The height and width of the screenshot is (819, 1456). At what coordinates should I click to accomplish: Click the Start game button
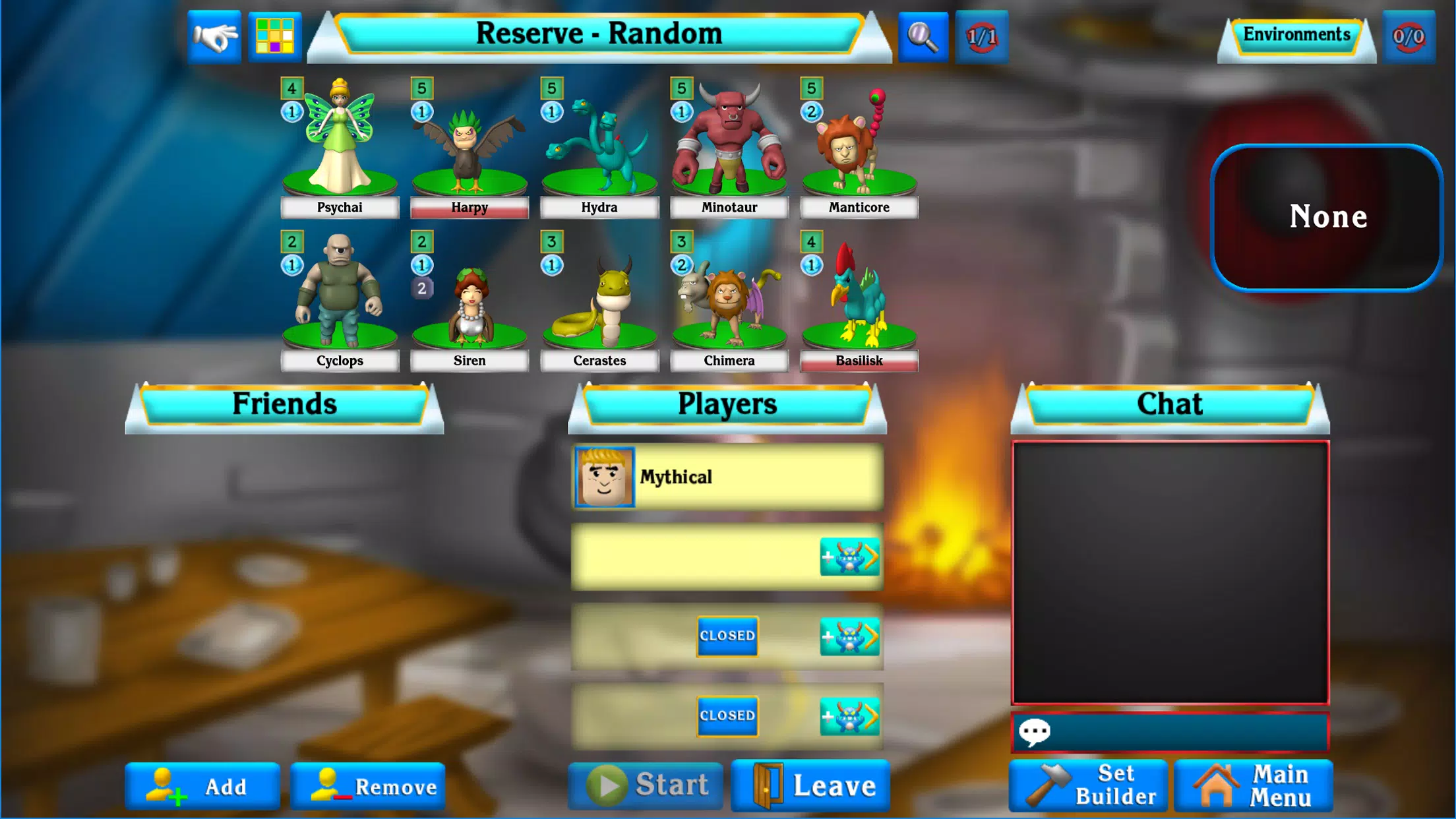(x=646, y=785)
